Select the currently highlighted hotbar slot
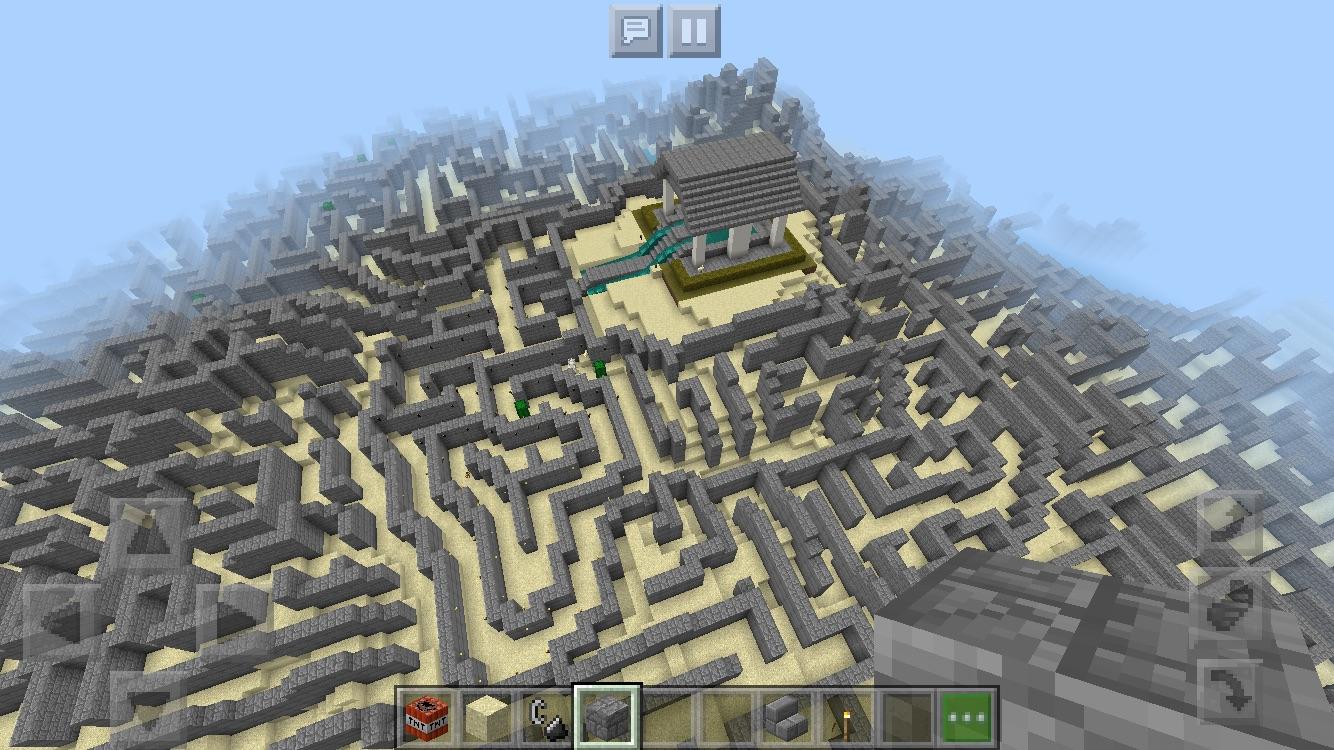The width and height of the screenshot is (1334, 750). (x=608, y=717)
